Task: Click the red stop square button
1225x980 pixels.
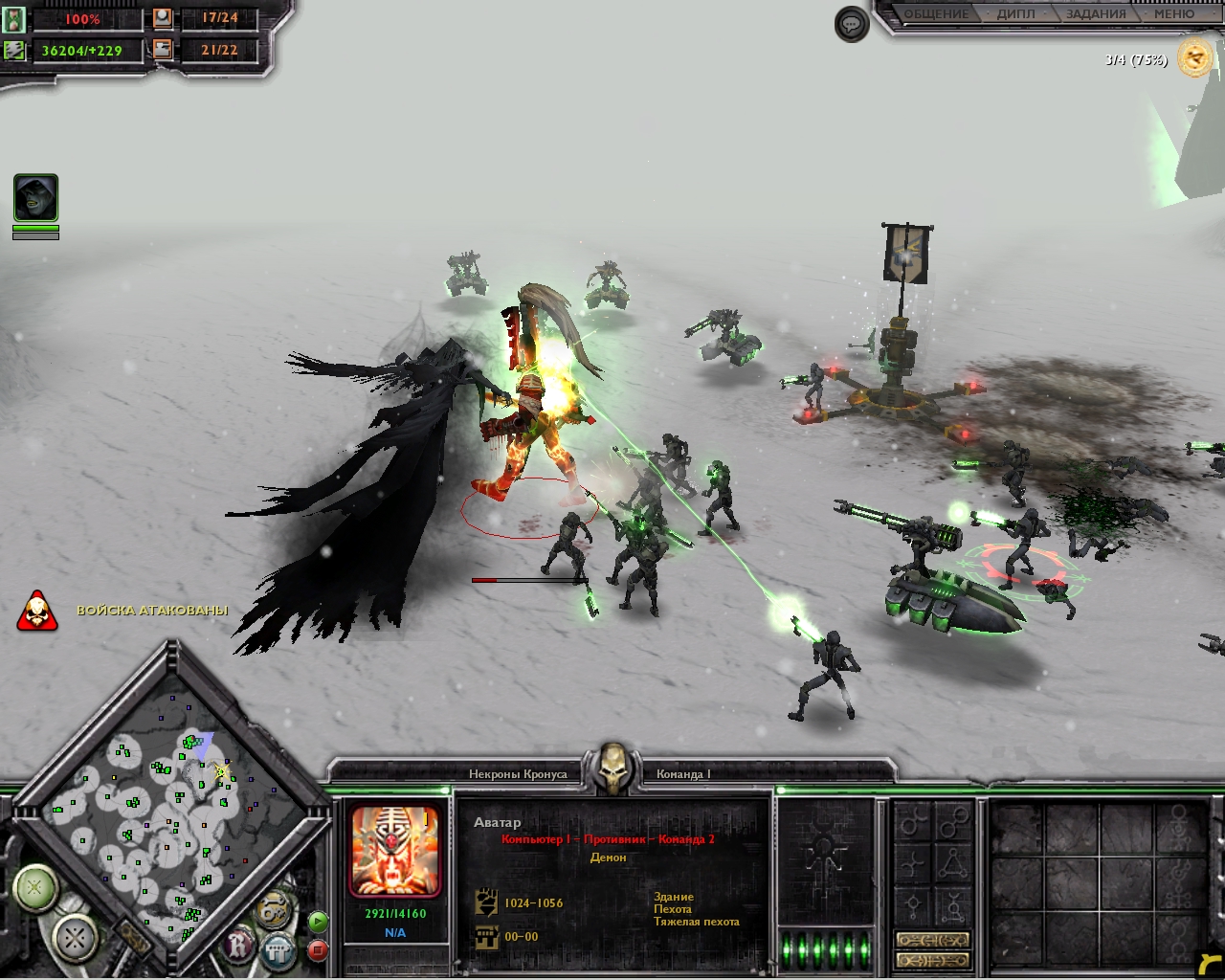Action: (x=318, y=950)
